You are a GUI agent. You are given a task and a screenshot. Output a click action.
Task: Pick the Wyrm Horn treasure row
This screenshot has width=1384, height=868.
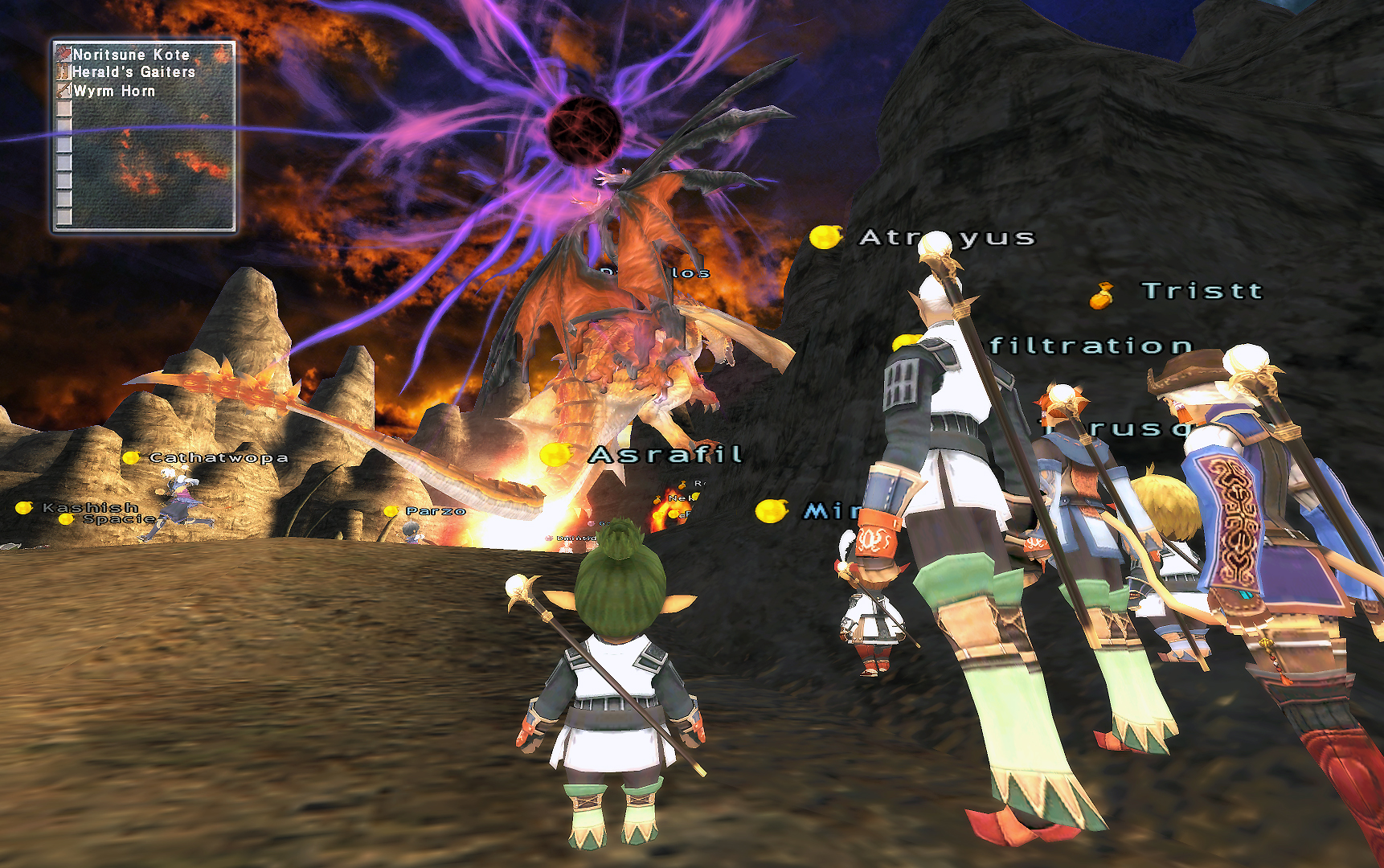114,91
